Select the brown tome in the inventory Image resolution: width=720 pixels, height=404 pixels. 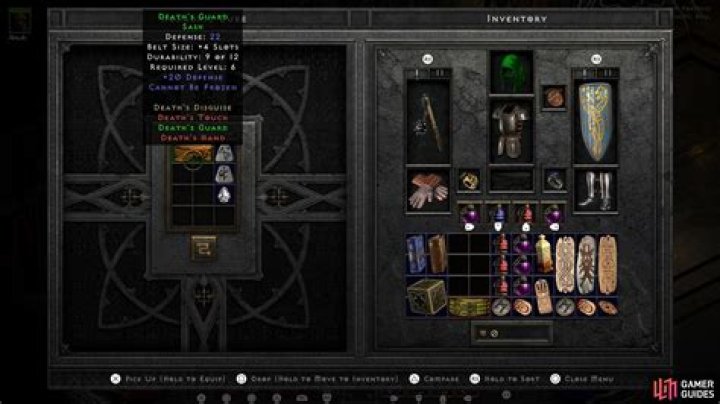(435, 254)
